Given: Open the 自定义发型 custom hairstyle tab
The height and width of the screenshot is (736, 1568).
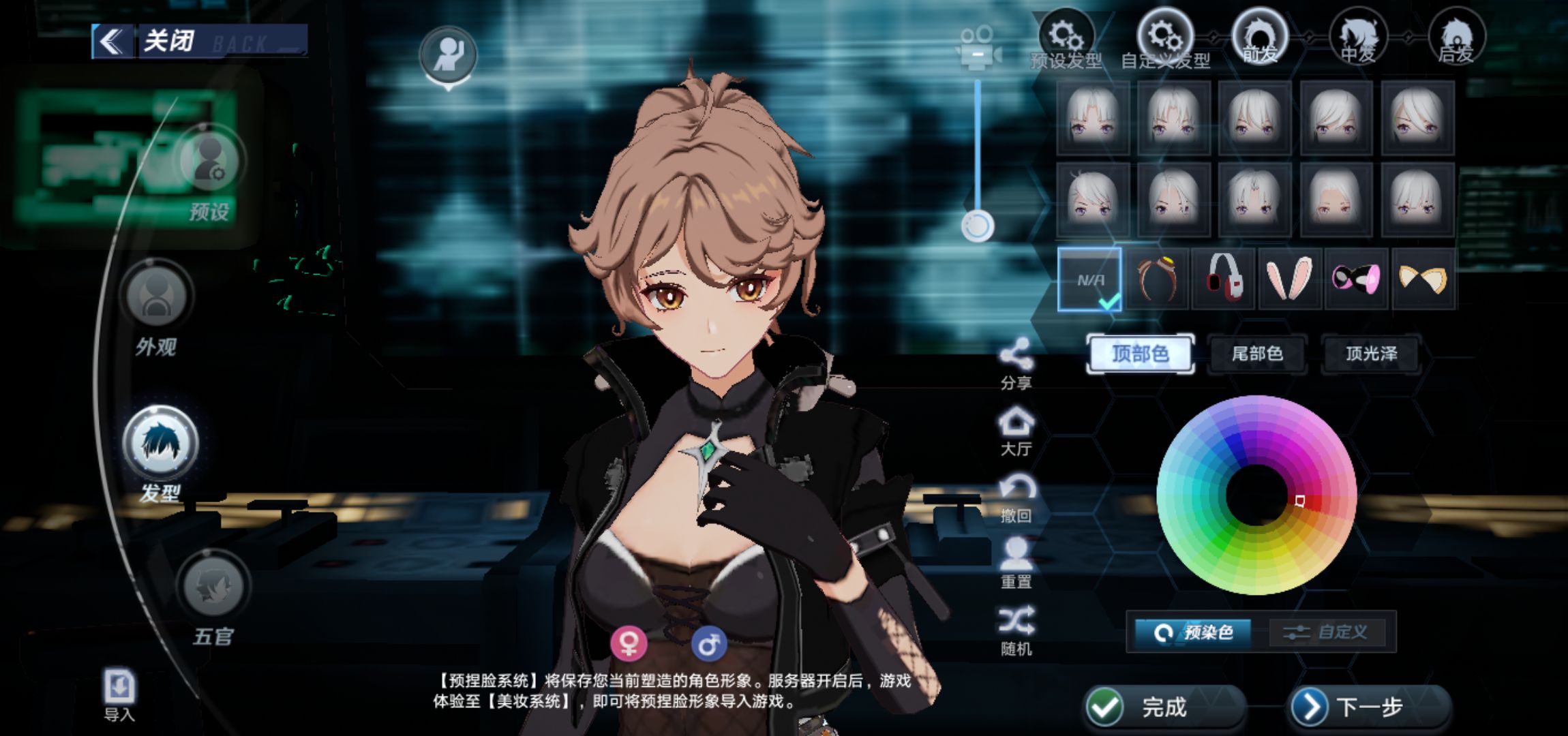Looking at the screenshot, I should (x=1165, y=40).
